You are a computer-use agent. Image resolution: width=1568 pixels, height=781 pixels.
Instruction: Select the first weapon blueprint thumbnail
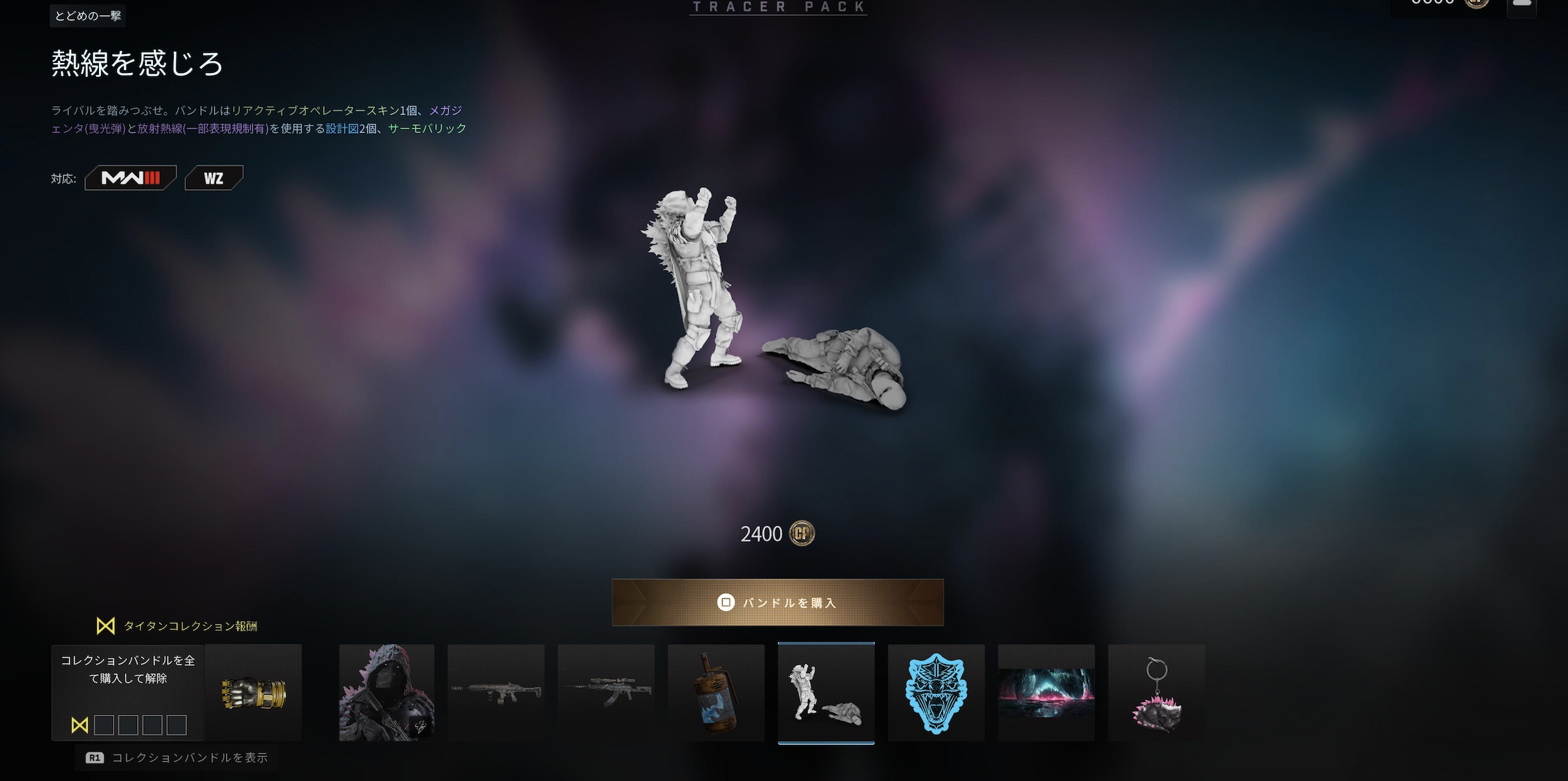(x=496, y=693)
